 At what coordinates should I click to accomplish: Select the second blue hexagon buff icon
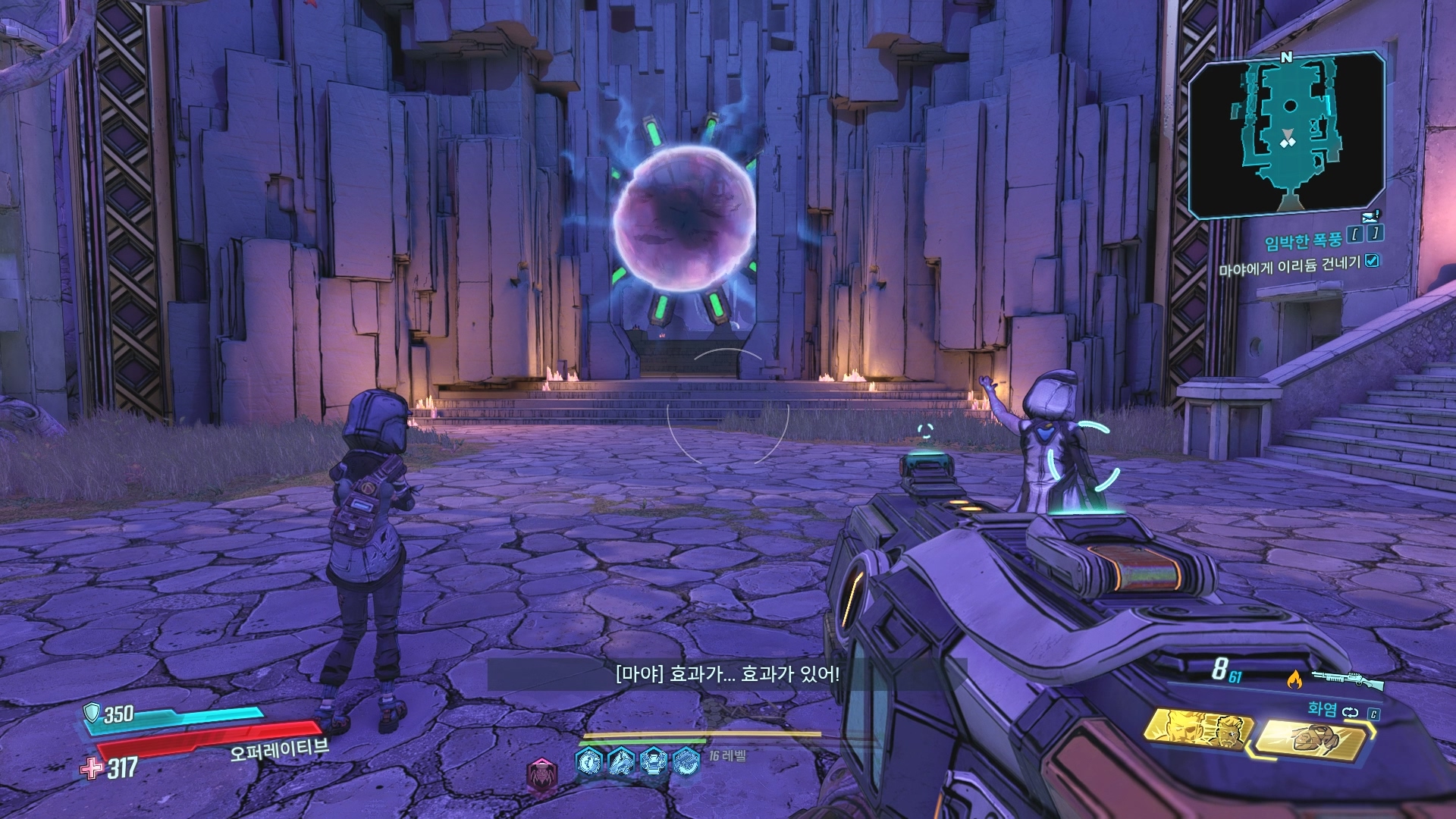tap(622, 761)
